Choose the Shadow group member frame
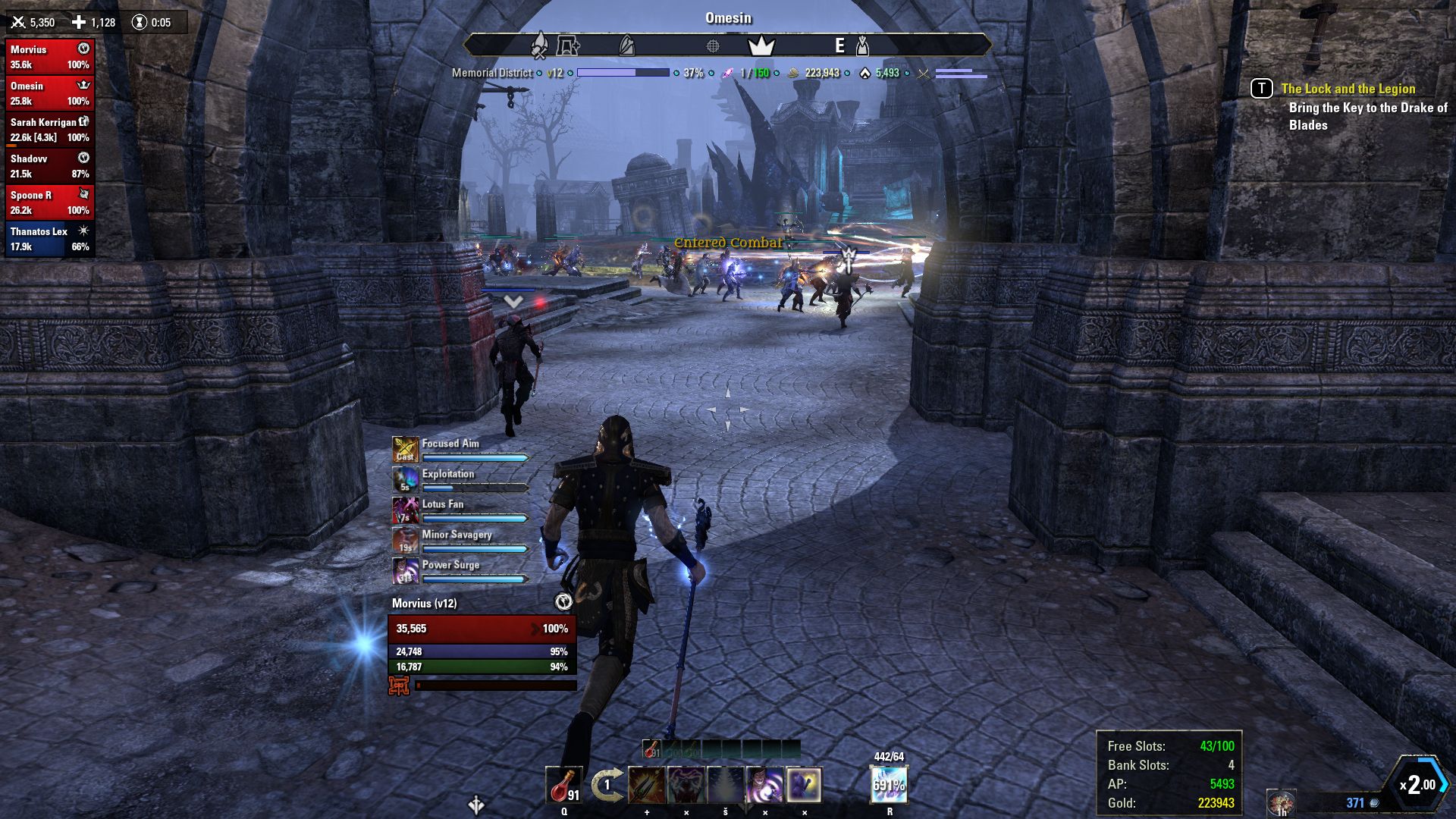1456x819 pixels. 49,166
